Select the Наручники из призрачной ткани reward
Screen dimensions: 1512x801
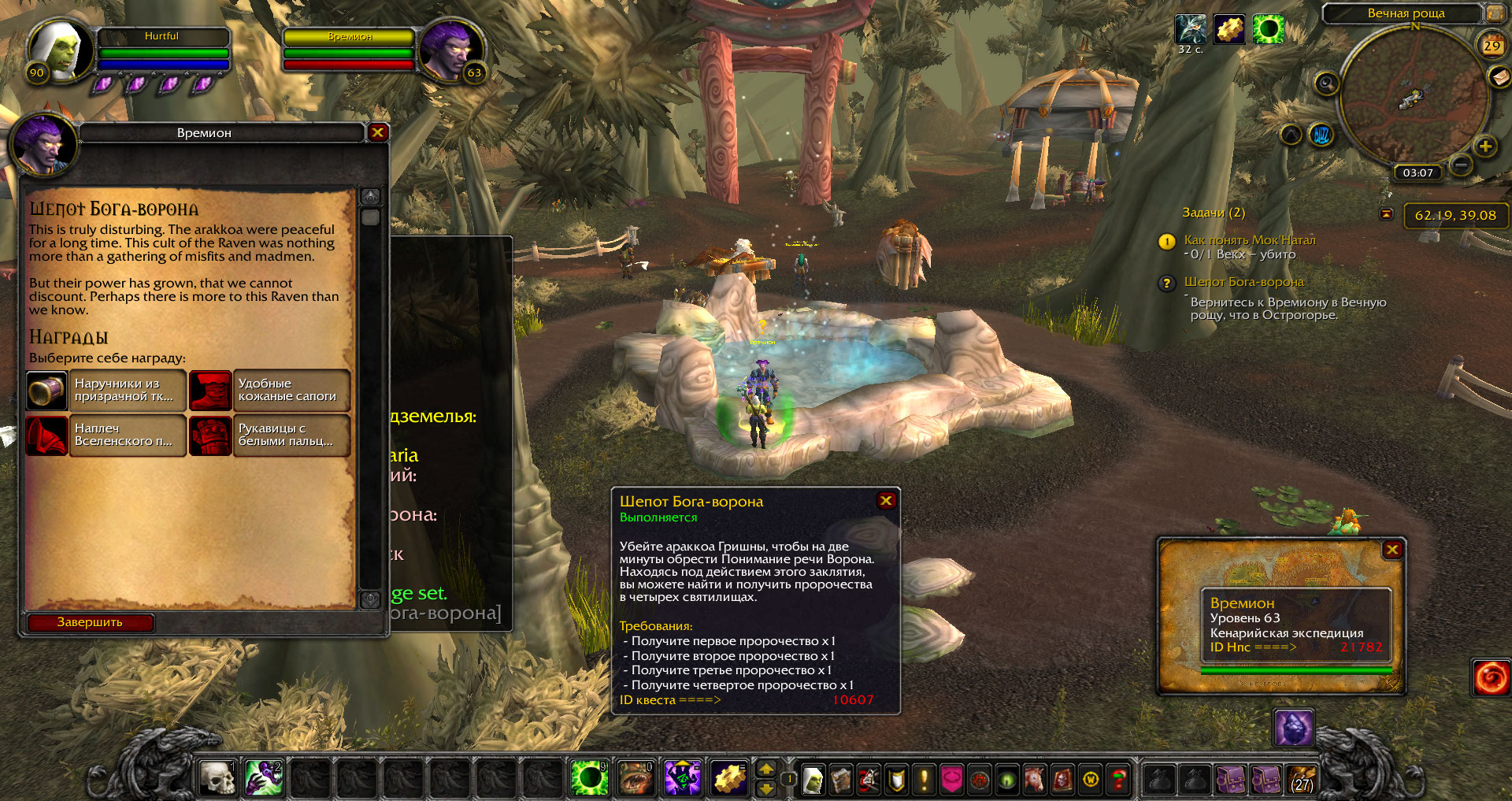point(106,391)
